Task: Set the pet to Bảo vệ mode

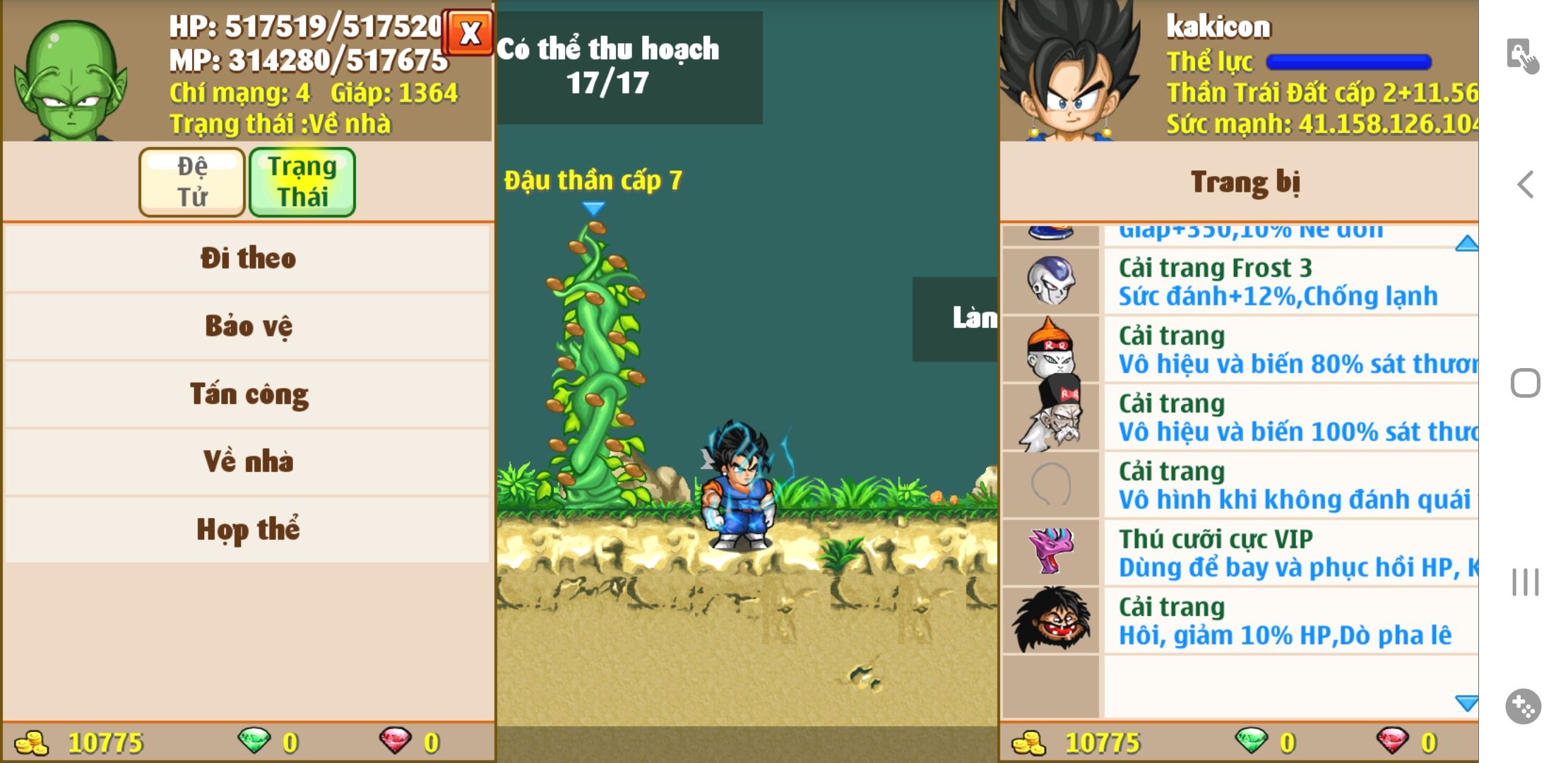Action: pos(247,326)
